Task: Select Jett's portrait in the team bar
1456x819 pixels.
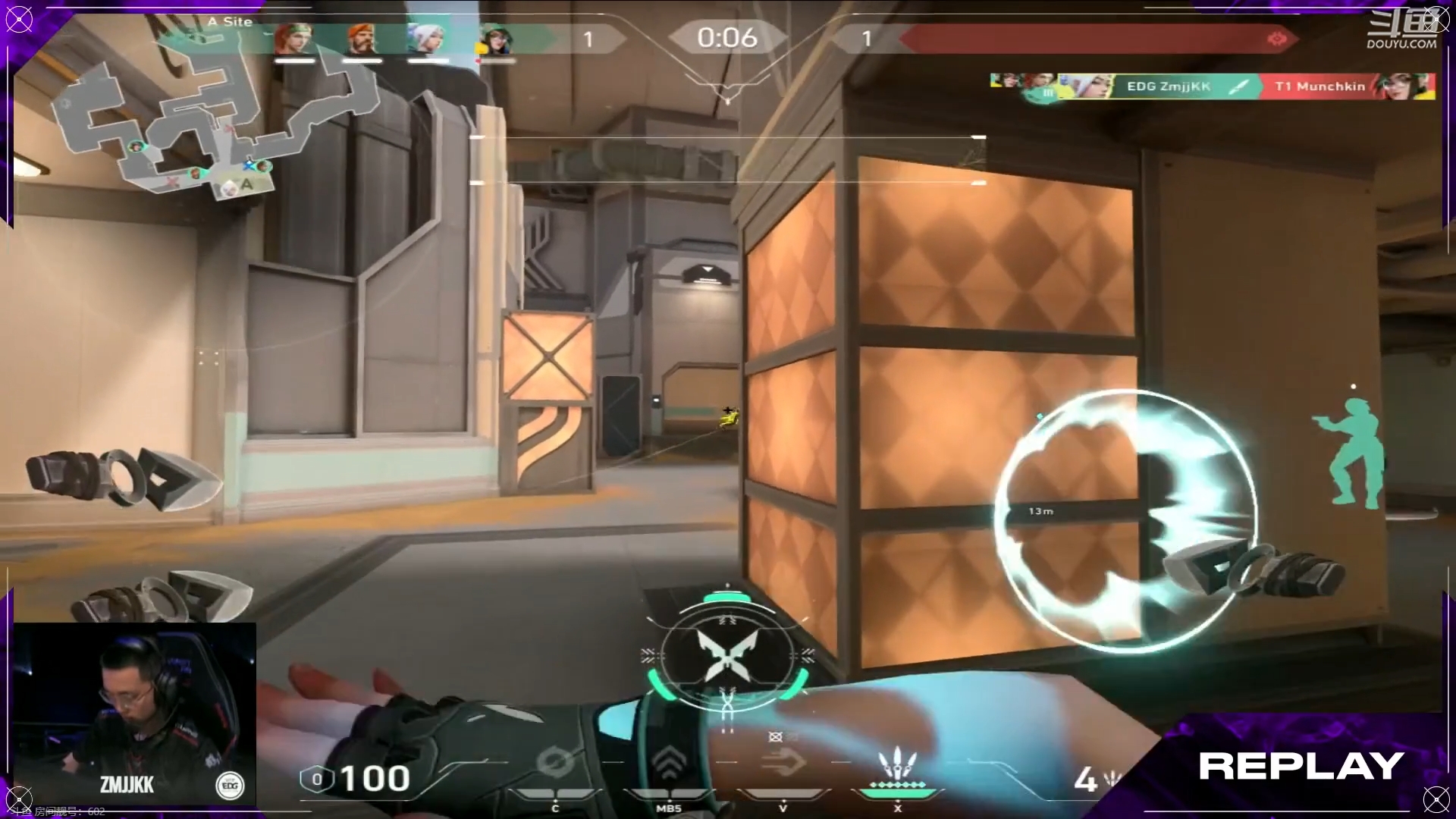Action: [425, 39]
